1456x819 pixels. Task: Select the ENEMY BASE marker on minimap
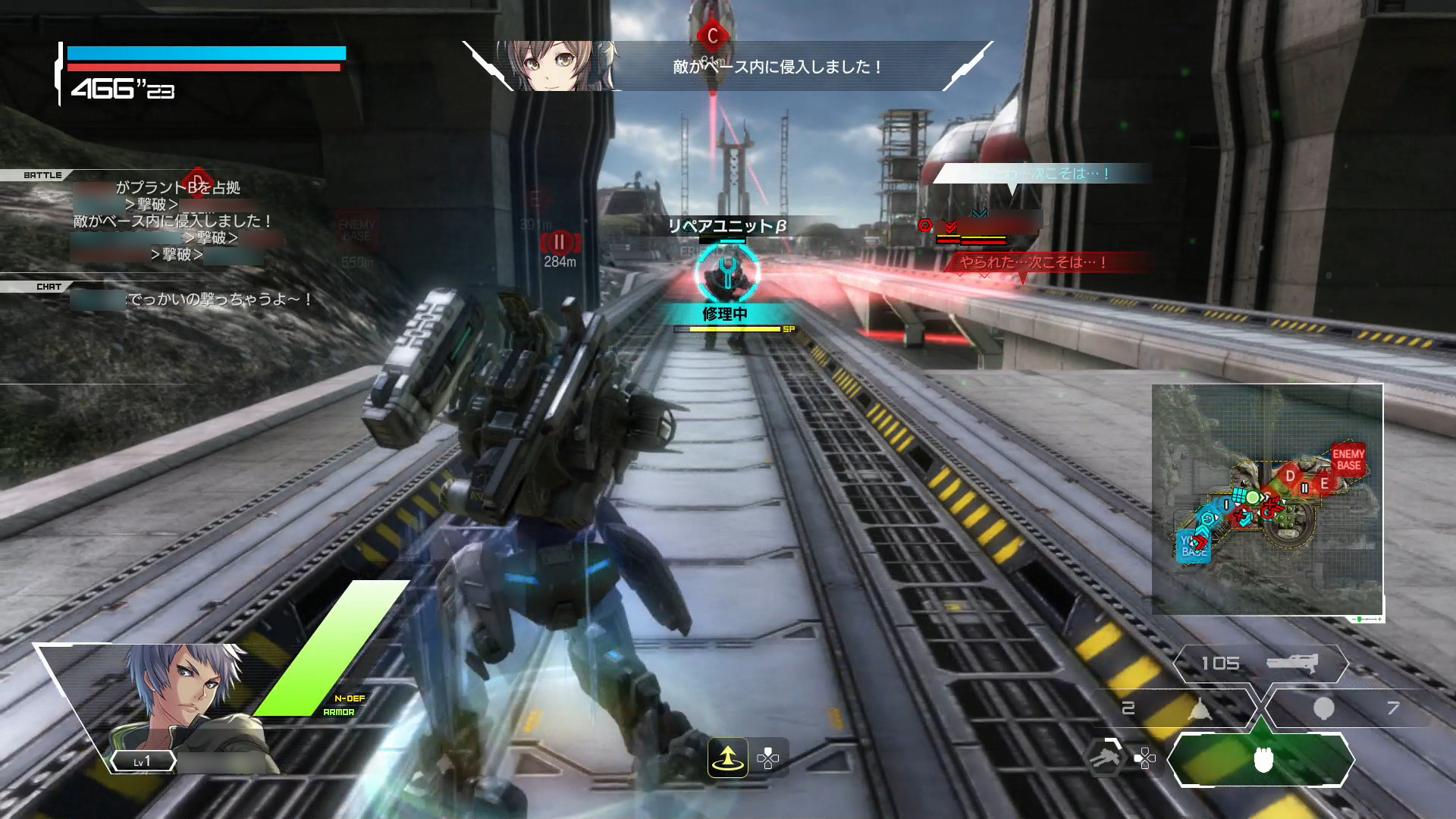(1348, 460)
